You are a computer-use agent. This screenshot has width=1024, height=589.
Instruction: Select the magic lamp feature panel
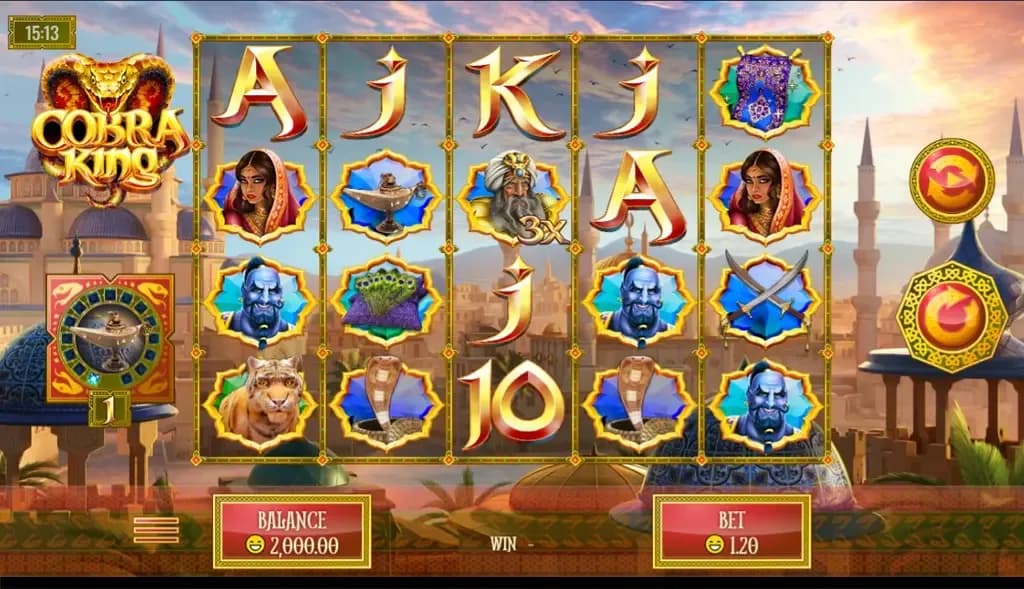click(110, 337)
